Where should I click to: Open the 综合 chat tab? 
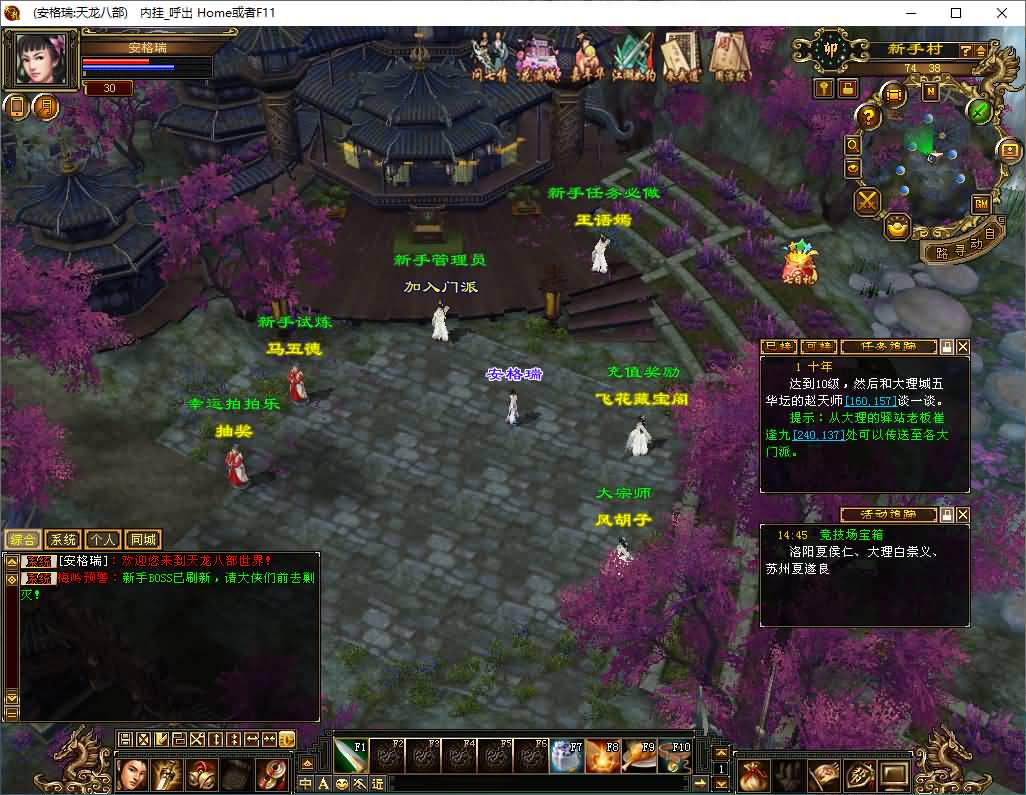[x=22, y=539]
